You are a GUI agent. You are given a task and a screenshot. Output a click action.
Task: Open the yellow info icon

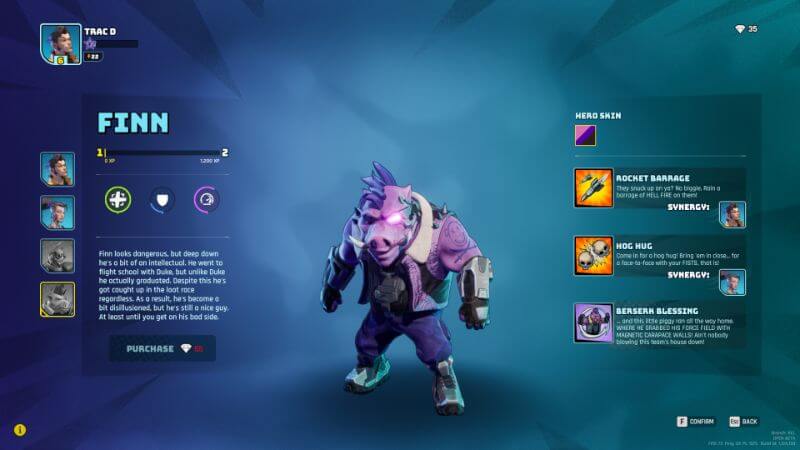pyautogui.click(x=19, y=429)
